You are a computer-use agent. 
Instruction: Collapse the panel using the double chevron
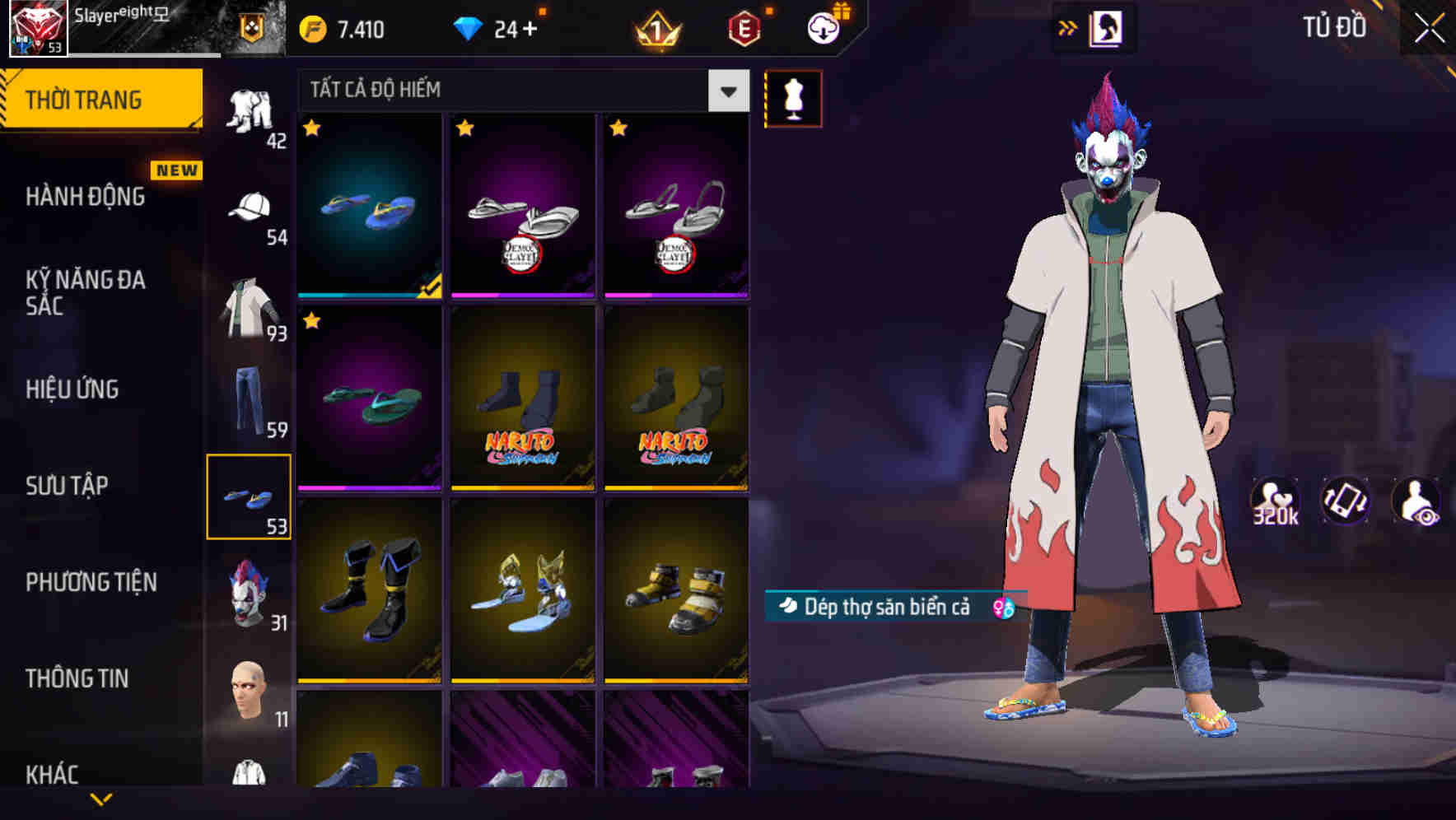[1068, 26]
